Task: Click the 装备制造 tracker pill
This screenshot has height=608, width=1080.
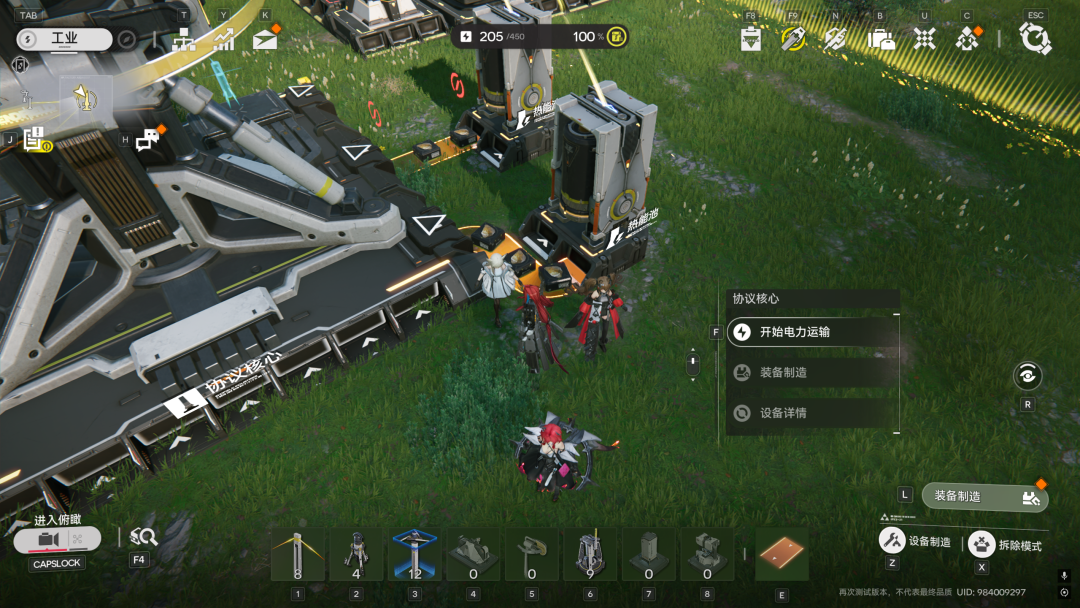Action: [x=985, y=496]
